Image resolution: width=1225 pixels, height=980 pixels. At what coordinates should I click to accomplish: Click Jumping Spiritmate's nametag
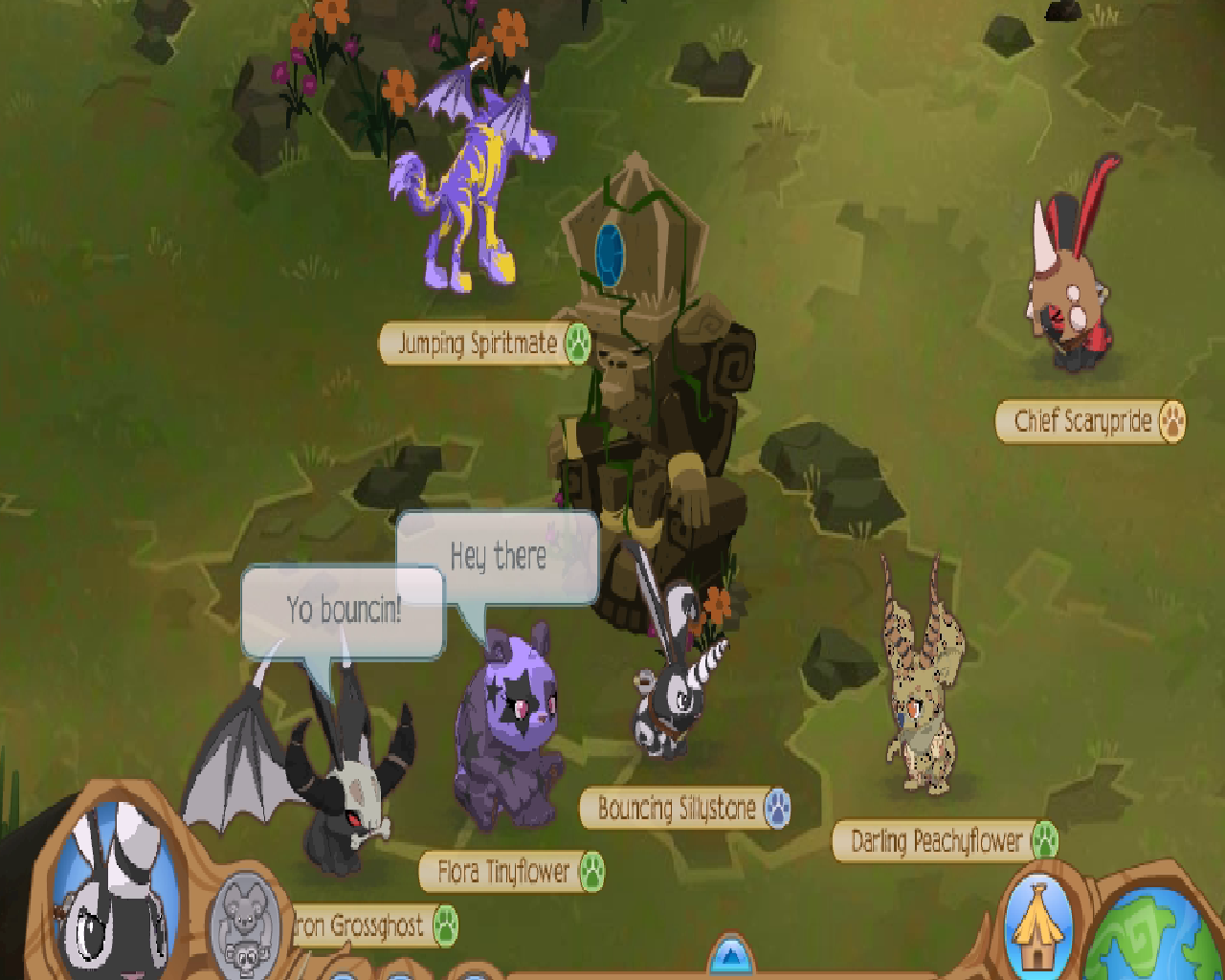[x=476, y=345]
